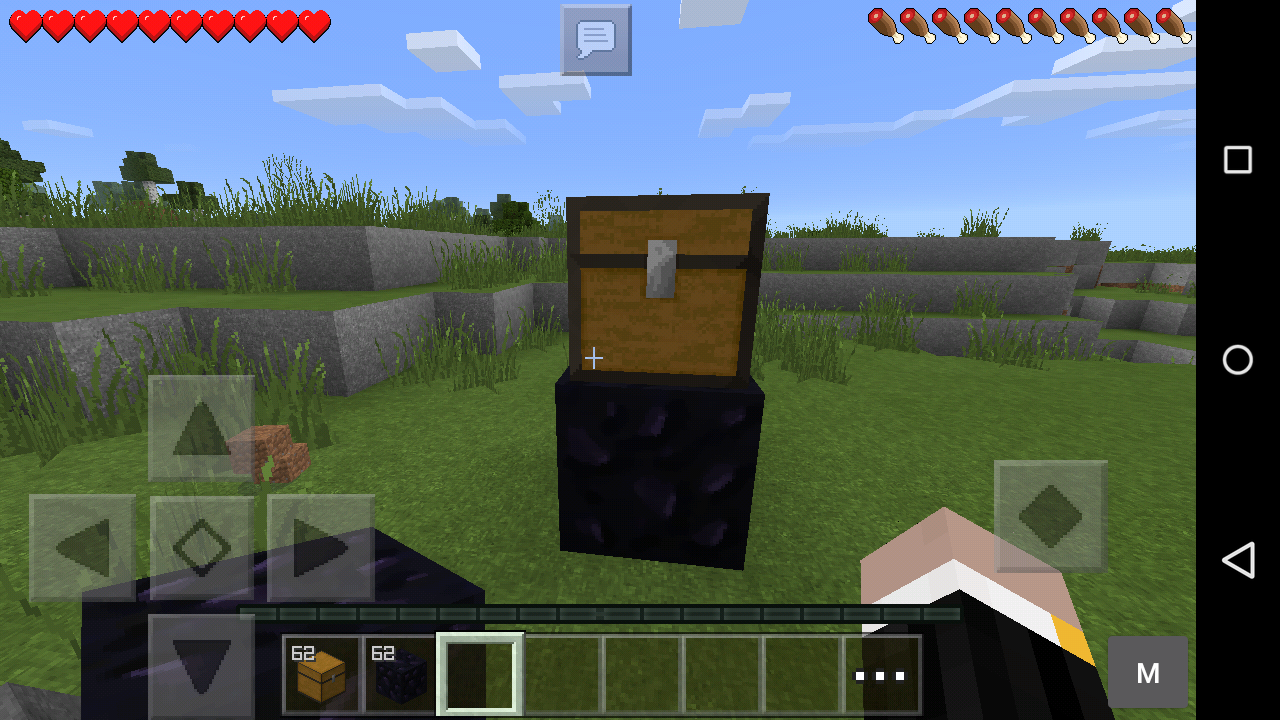
Task: Tap the strafe right arrow
Action: [x=320, y=545]
